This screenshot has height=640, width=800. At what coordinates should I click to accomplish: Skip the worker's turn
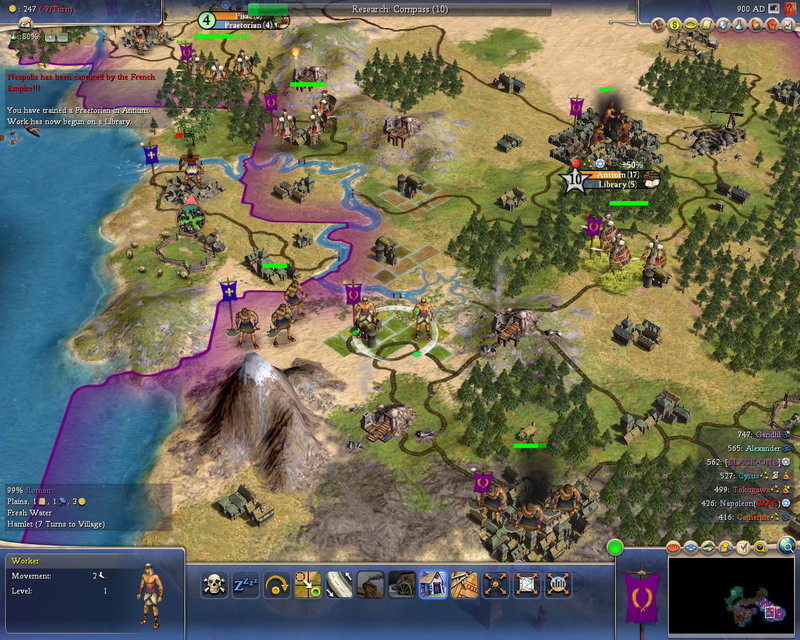(x=277, y=584)
